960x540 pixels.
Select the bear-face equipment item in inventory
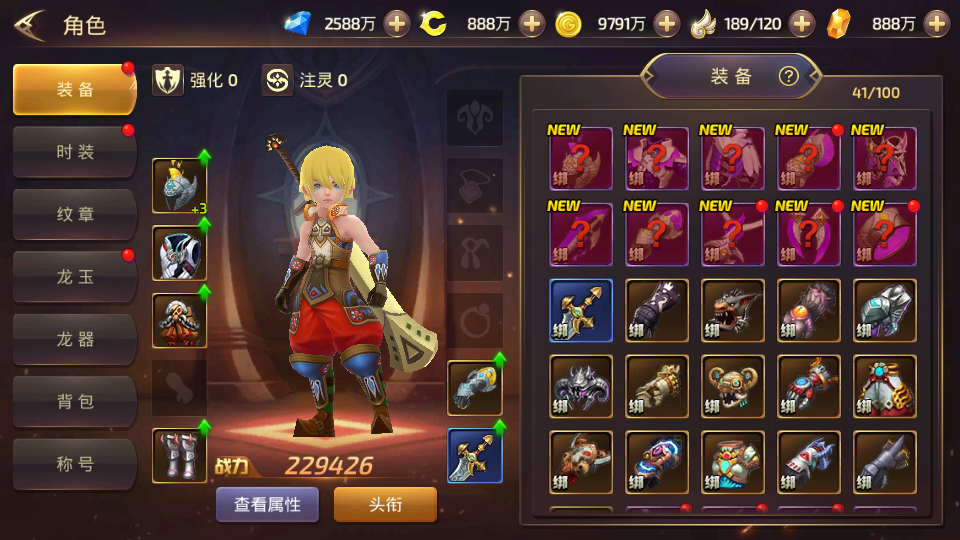pos(733,386)
